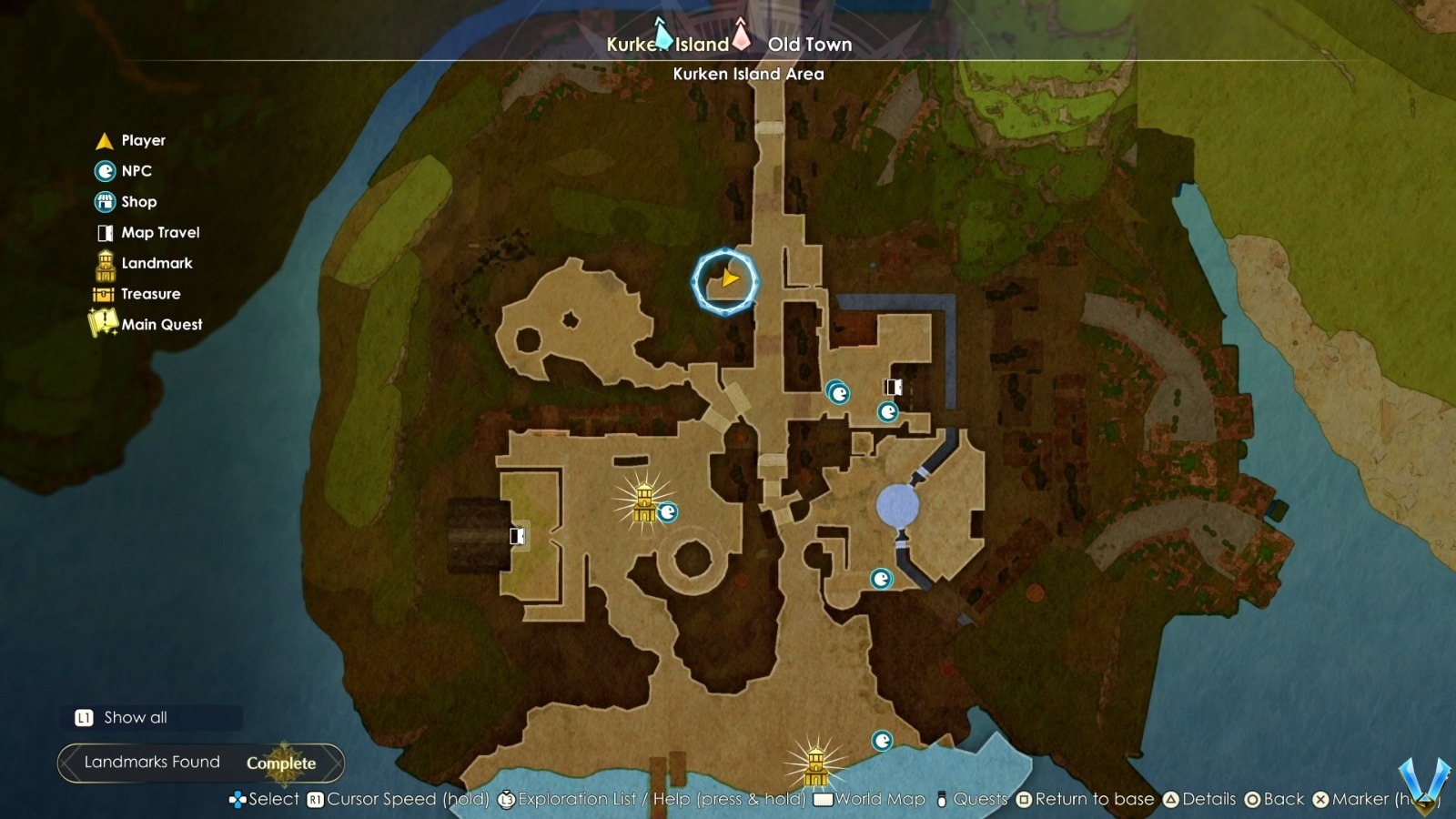
Task: Click the NPC icon near the southern beach
Action: pyautogui.click(x=884, y=740)
